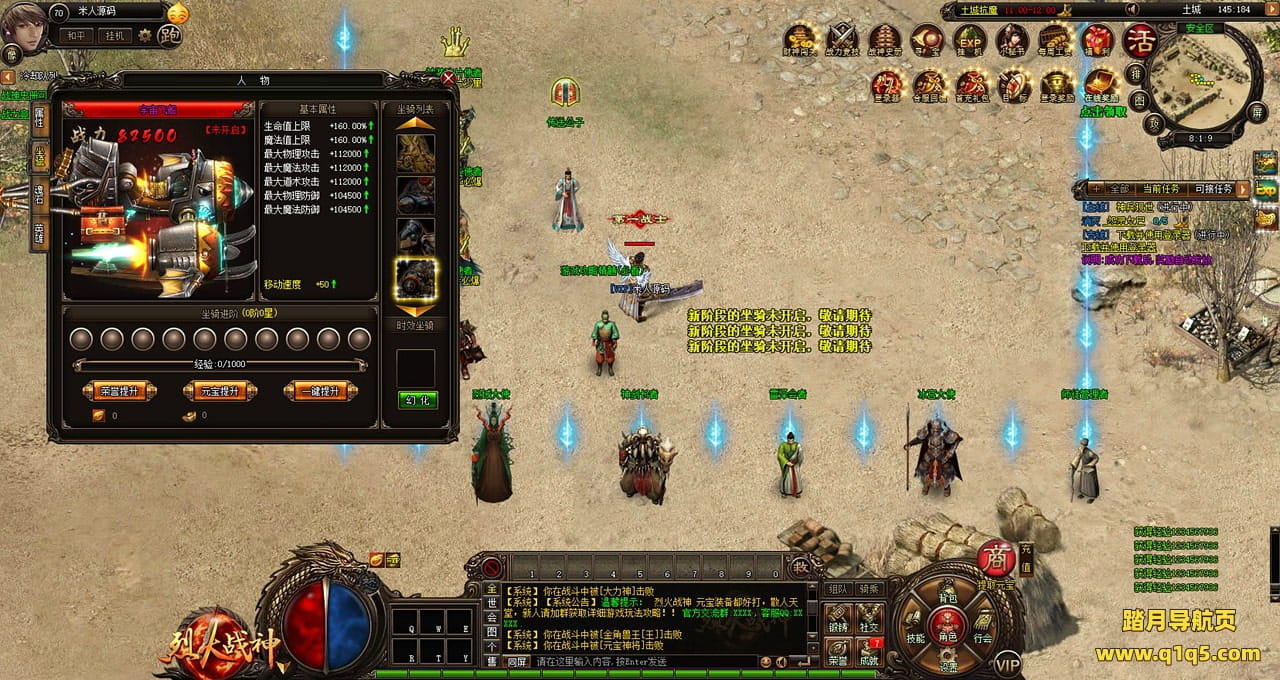
Task: Claim the 在线奖励 online reward chest
Action: pos(1099,84)
